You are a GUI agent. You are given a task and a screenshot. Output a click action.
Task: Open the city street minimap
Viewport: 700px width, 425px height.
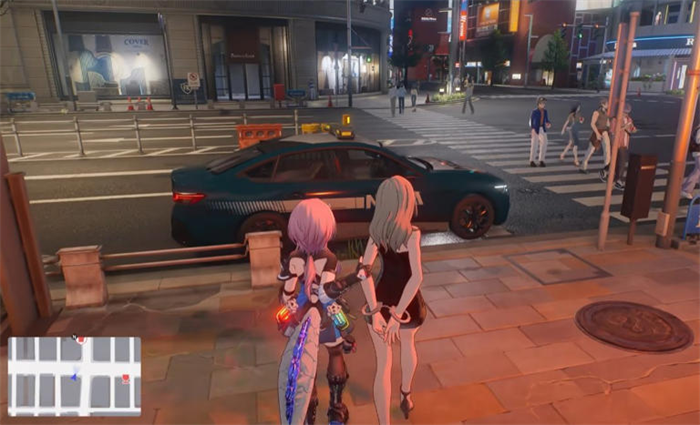[74, 376]
